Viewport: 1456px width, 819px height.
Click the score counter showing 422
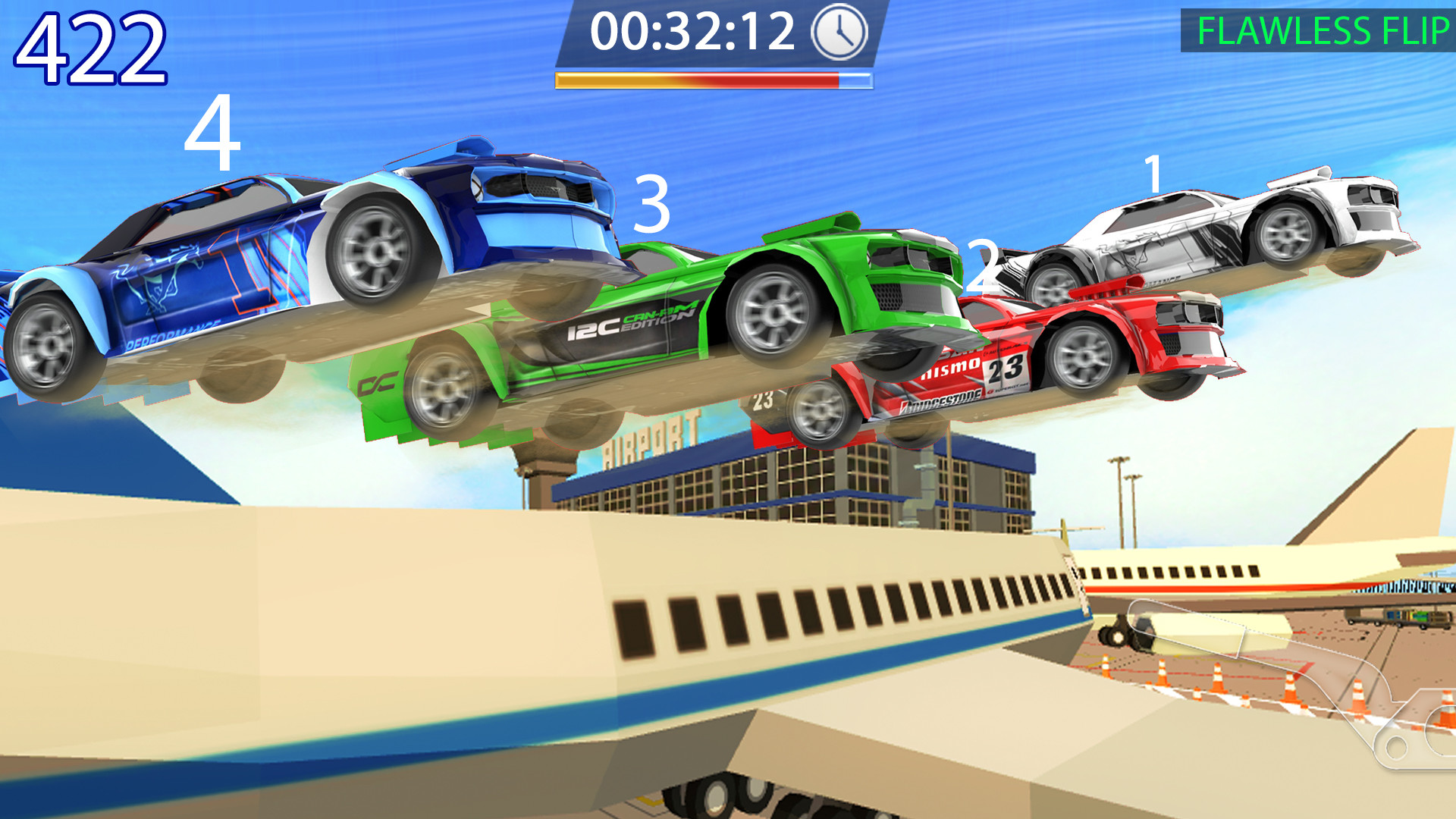[x=91, y=47]
